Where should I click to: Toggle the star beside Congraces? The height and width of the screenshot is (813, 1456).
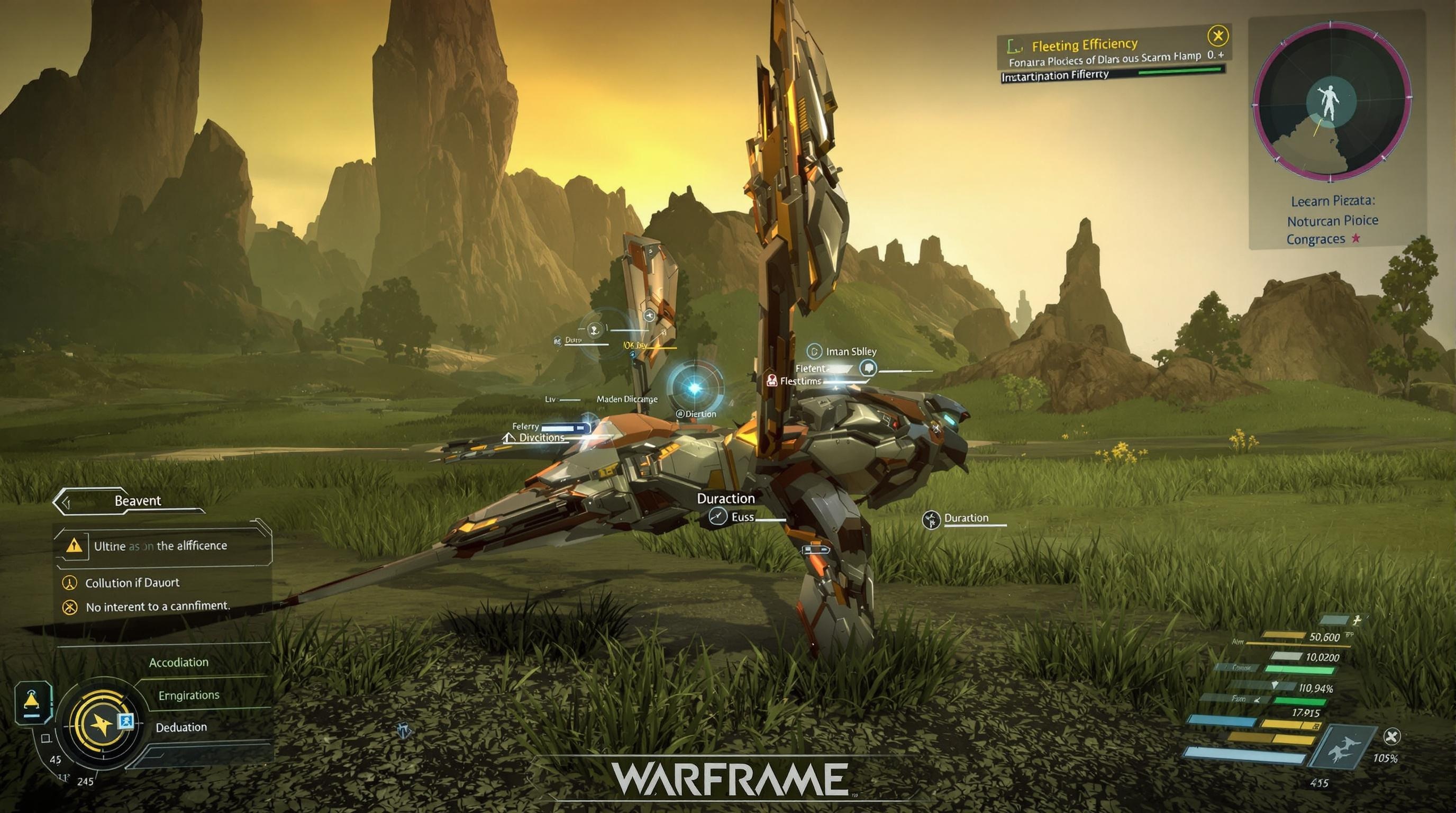[x=1357, y=239]
